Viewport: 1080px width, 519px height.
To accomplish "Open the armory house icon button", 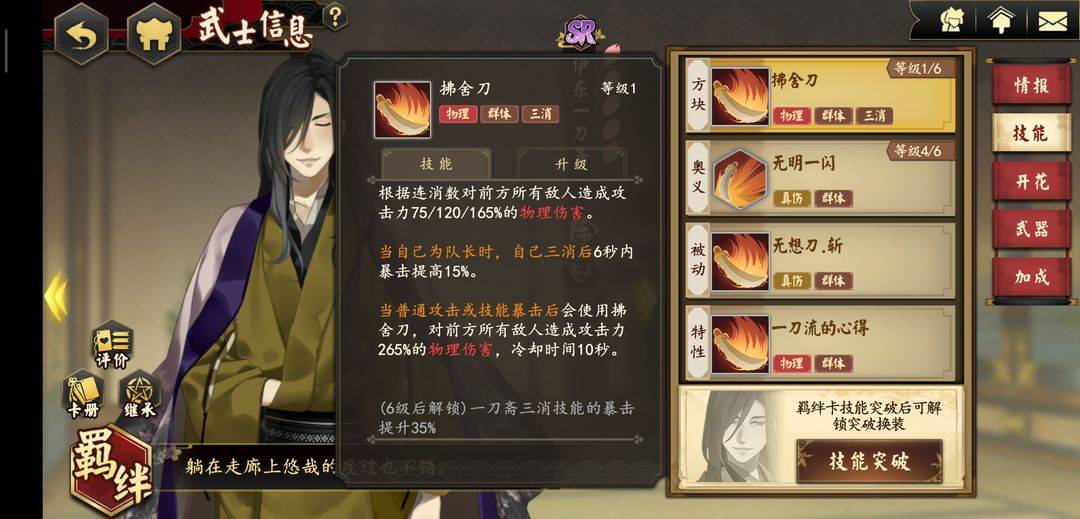I will coord(152,34).
